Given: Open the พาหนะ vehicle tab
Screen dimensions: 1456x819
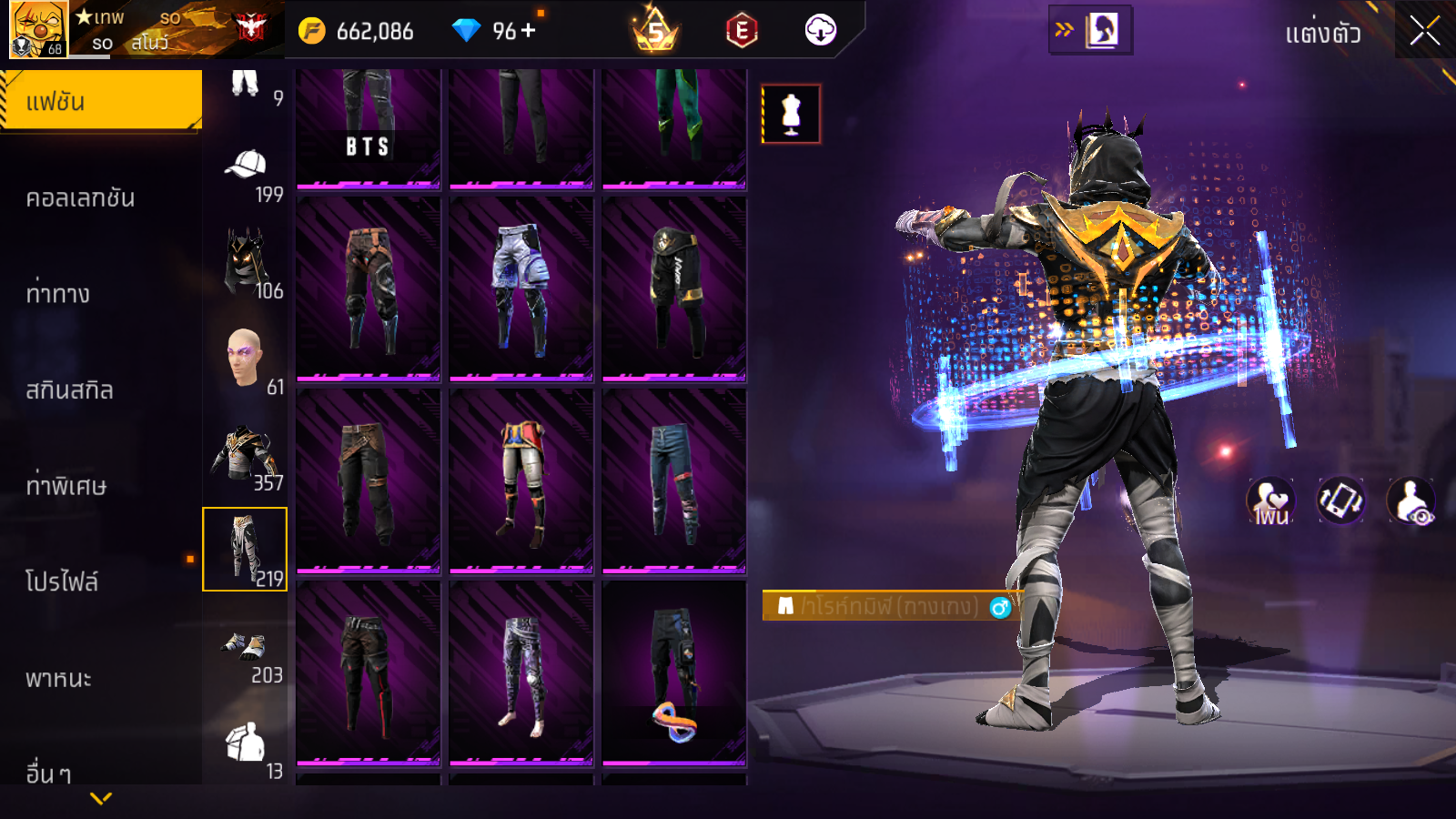Looking at the screenshot, I should point(58,678).
